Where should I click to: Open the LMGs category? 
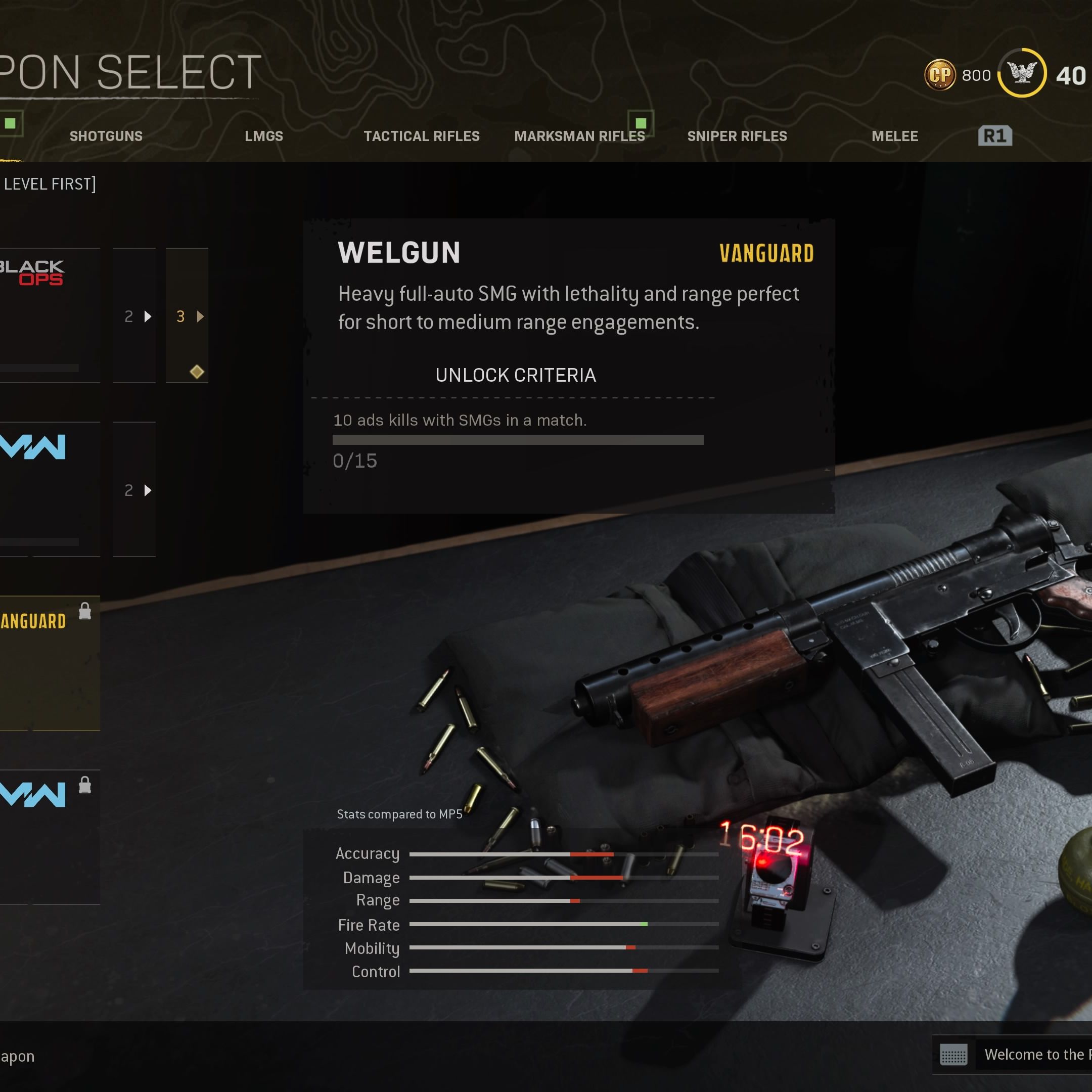tap(263, 136)
